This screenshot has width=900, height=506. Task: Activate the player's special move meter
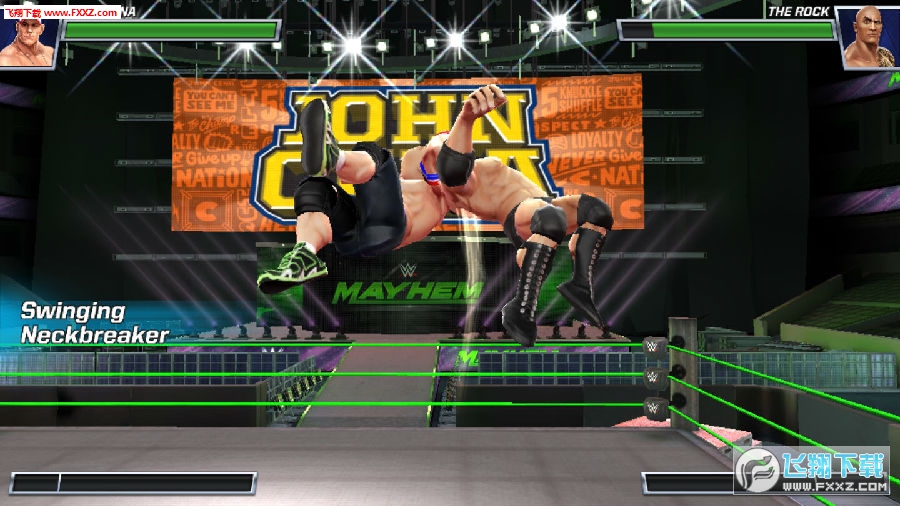point(134,483)
